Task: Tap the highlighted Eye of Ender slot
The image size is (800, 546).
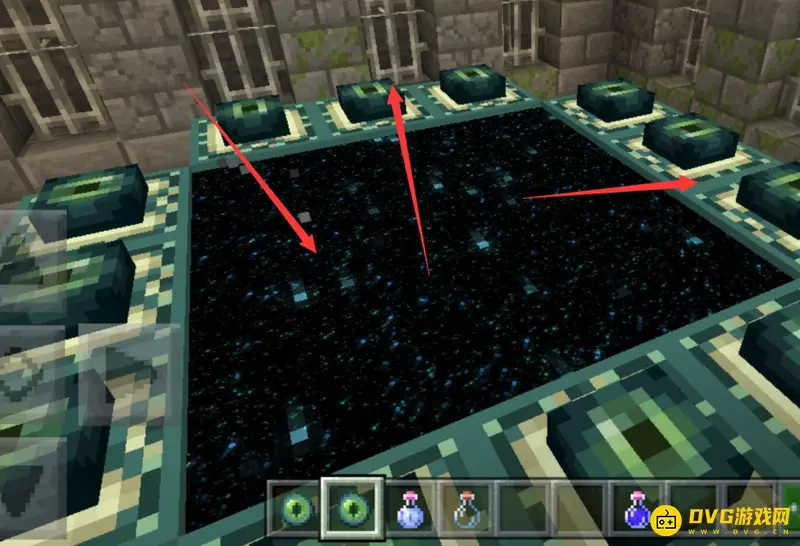Action: point(354,508)
